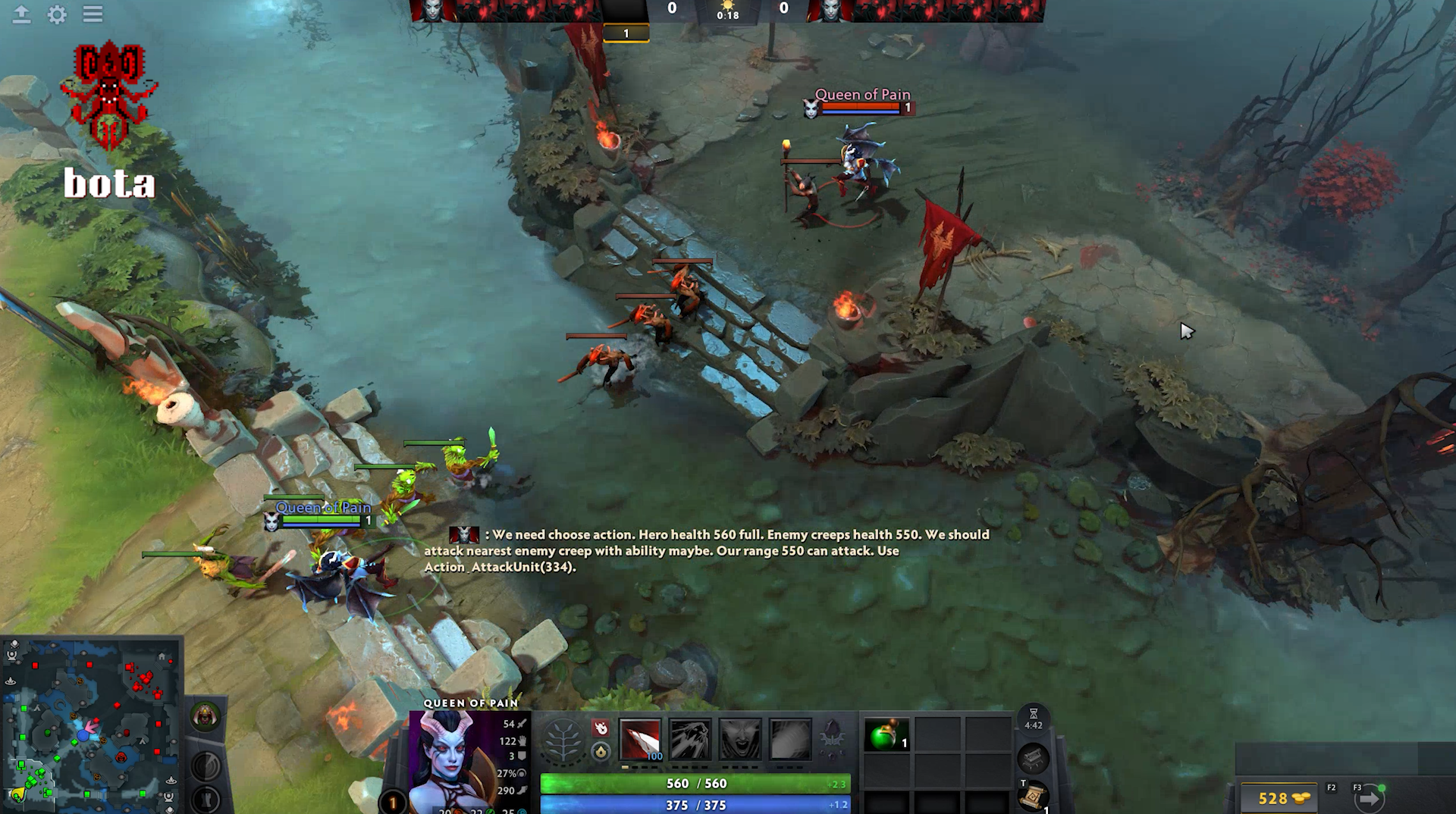Click the Roshan icon beside the minimap
This screenshot has width=1456, height=814.
point(205,715)
